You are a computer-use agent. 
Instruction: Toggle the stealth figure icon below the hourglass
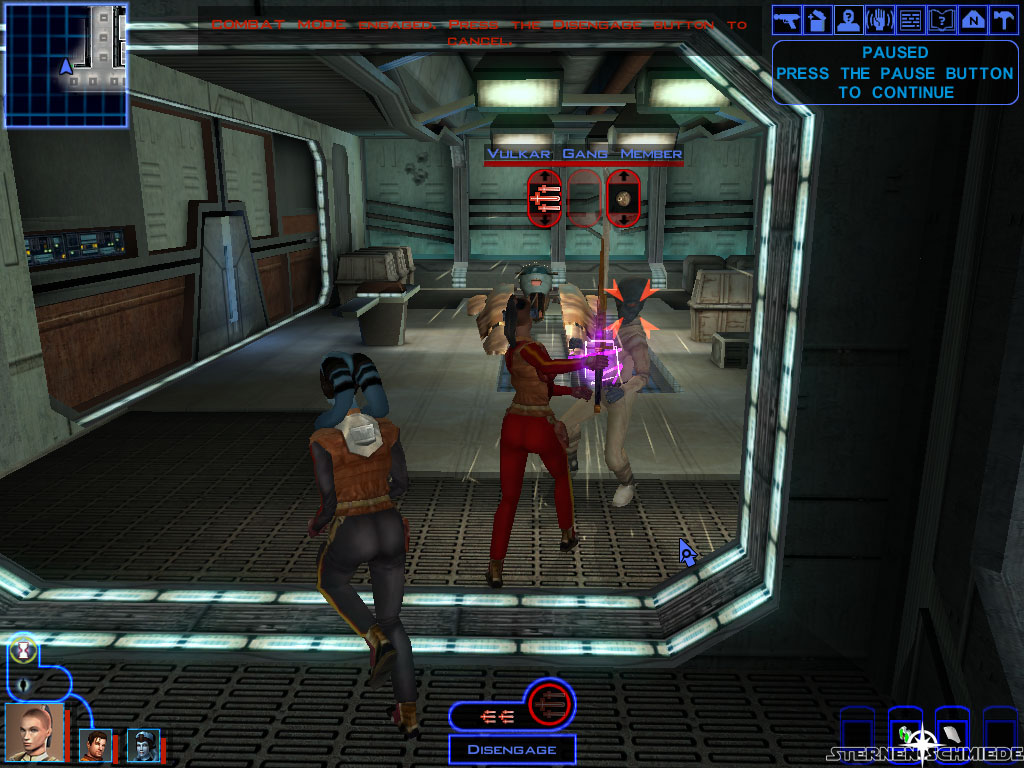pos(23,686)
